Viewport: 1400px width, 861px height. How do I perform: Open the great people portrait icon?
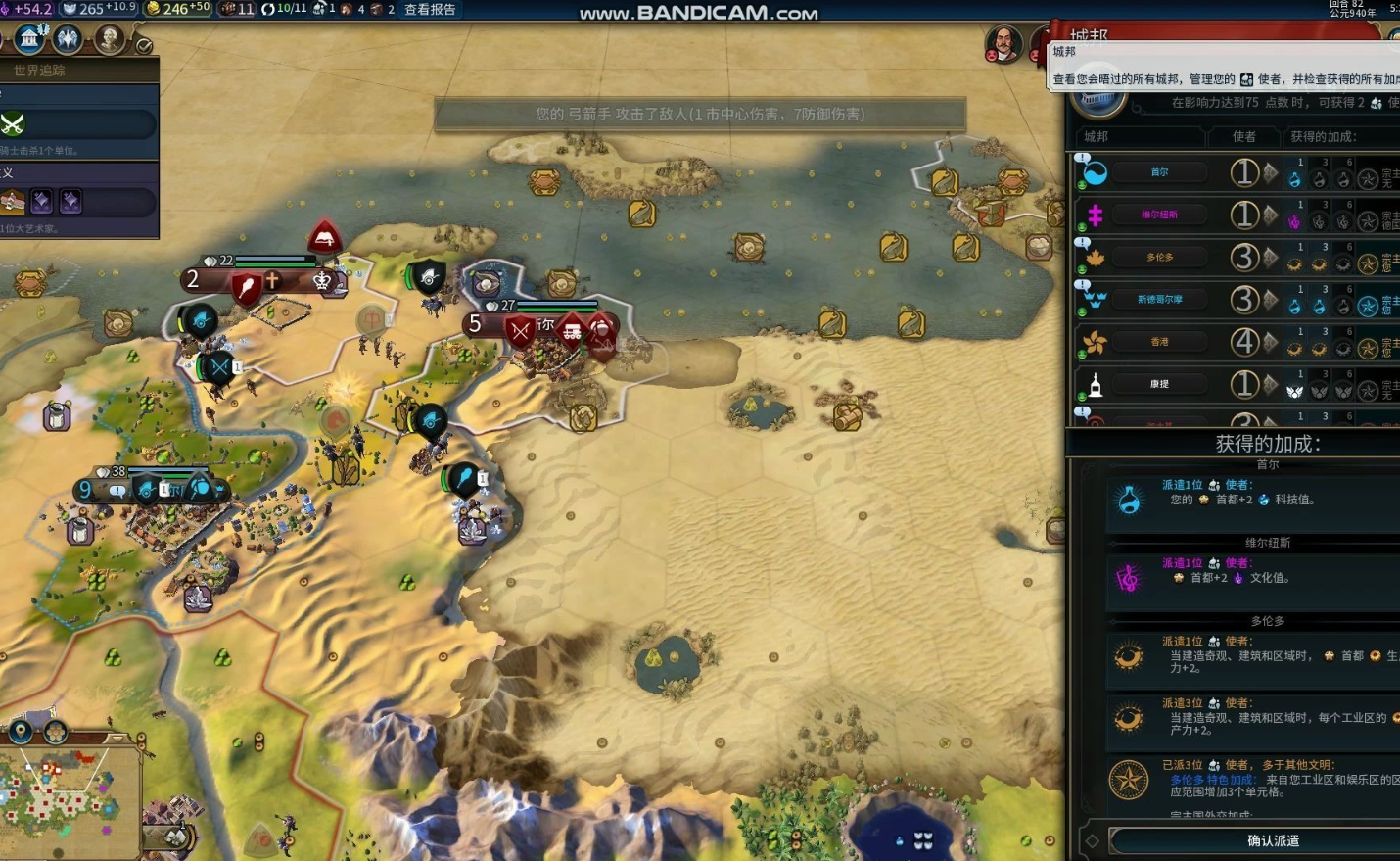pos(109,39)
